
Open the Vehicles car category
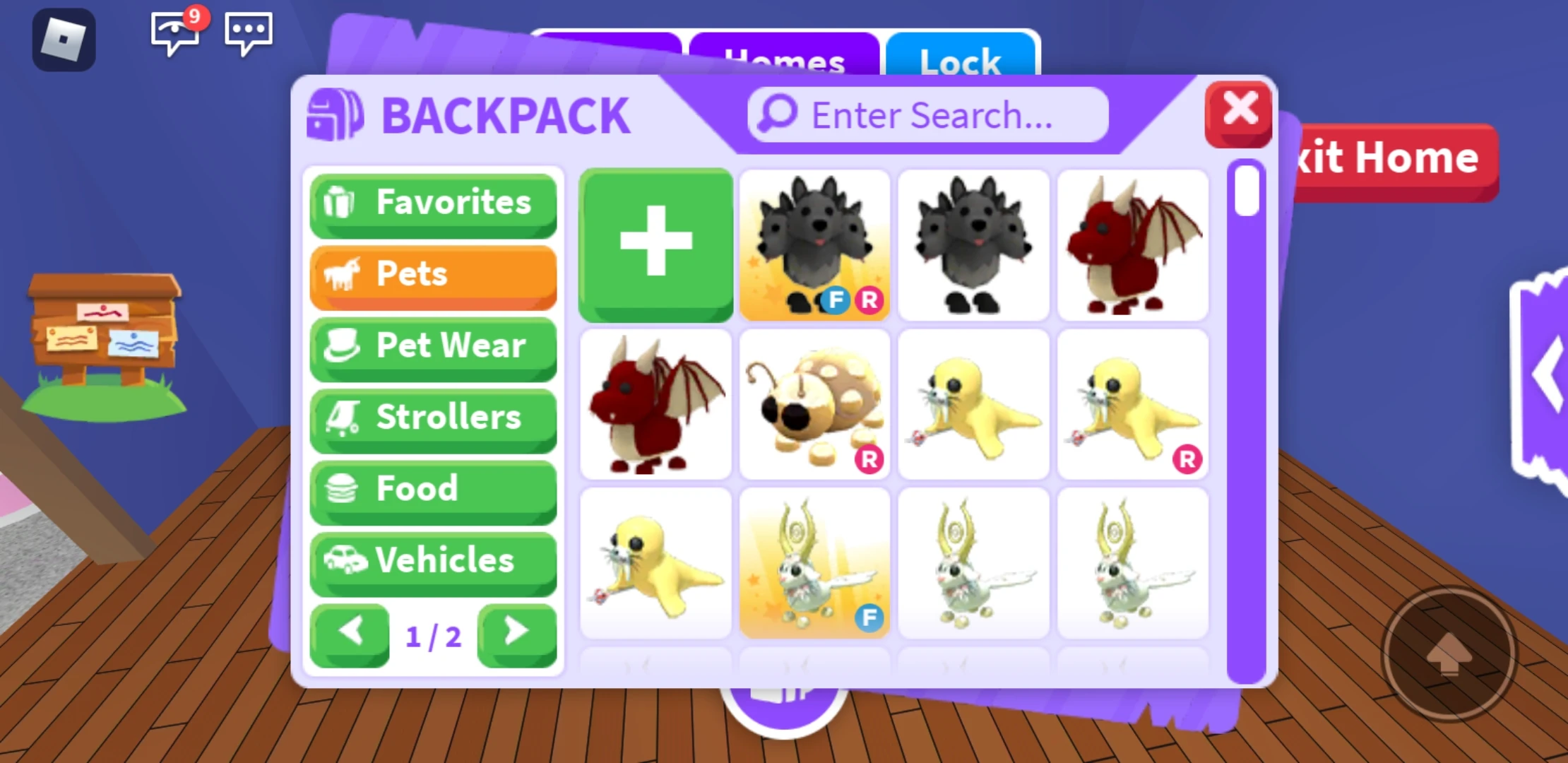coord(432,562)
